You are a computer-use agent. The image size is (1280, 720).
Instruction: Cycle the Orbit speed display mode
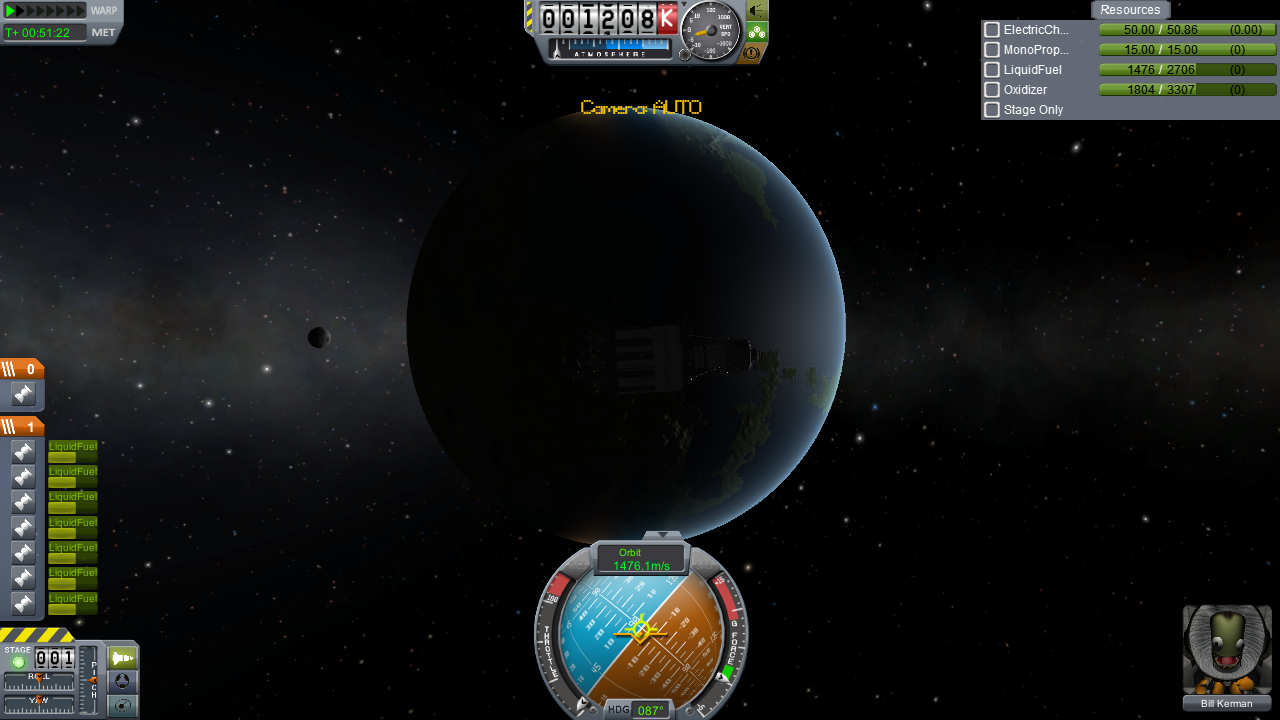[x=641, y=559]
